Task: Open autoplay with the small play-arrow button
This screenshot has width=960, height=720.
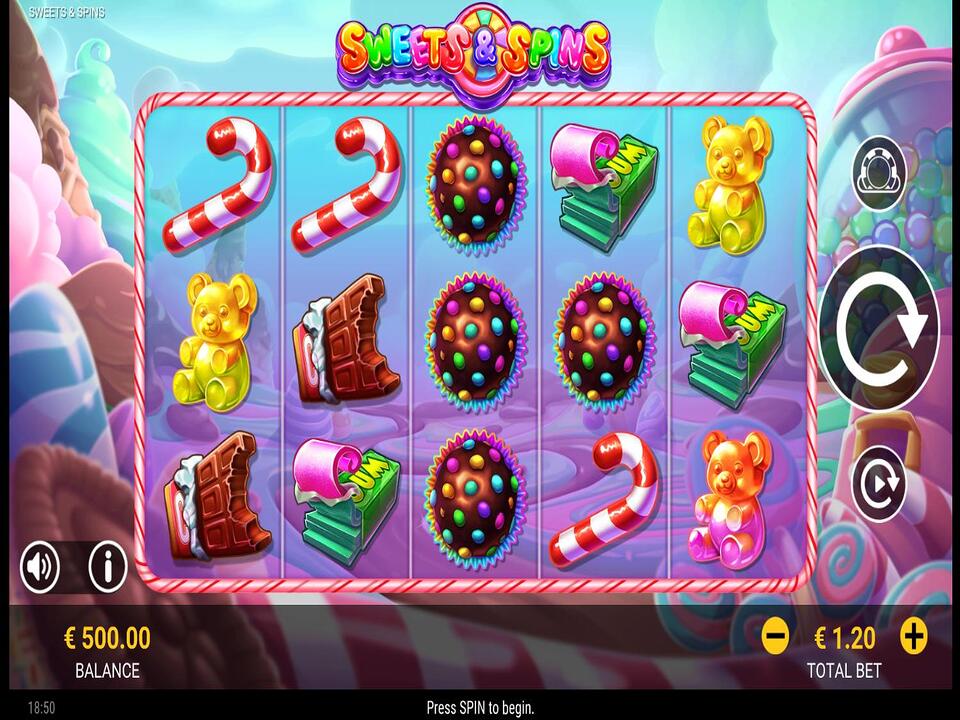Action: (878, 484)
